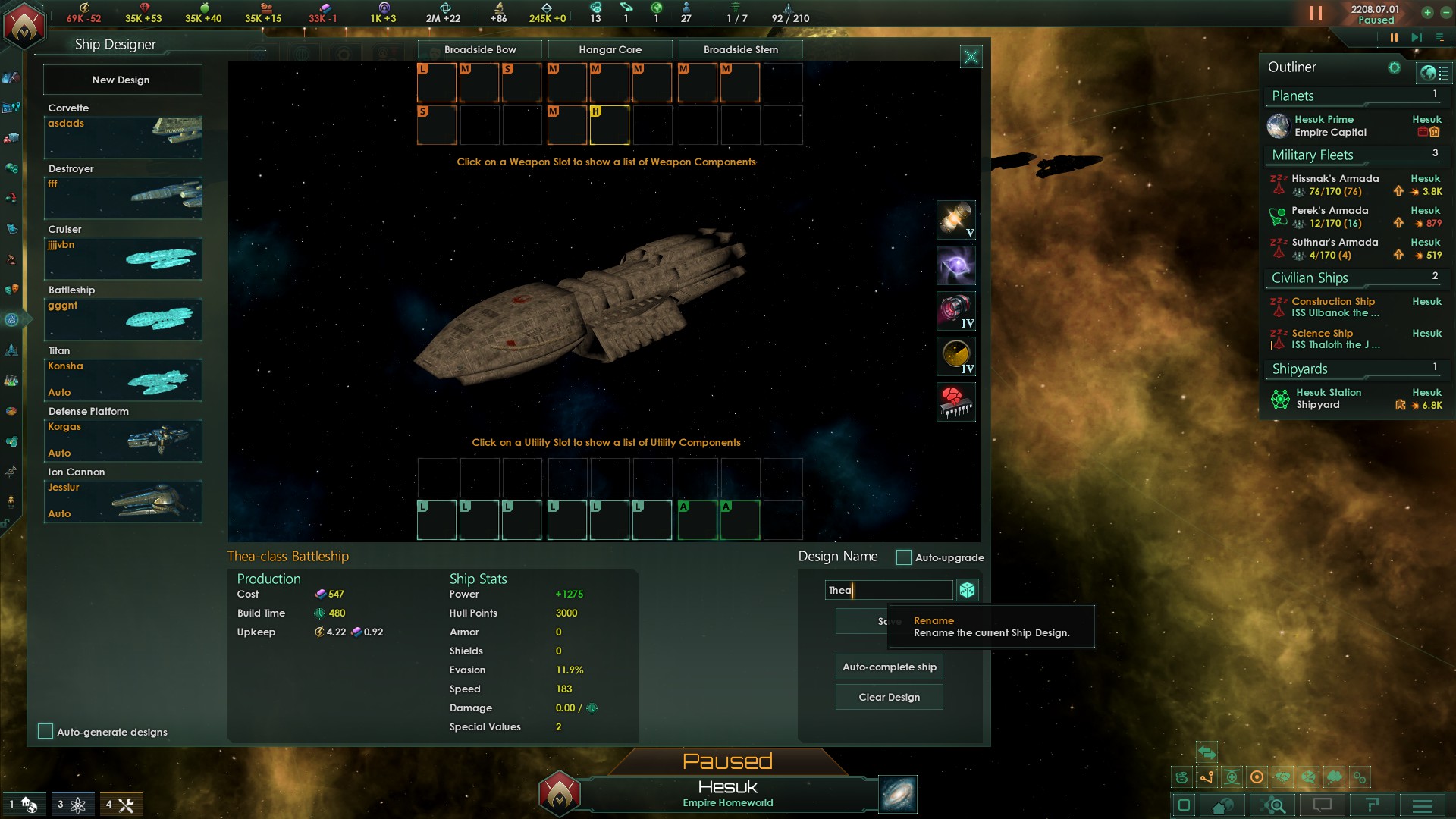This screenshot has height=819, width=1456.
Task: Clear Design of all components
Action: (x=889, y=697)
